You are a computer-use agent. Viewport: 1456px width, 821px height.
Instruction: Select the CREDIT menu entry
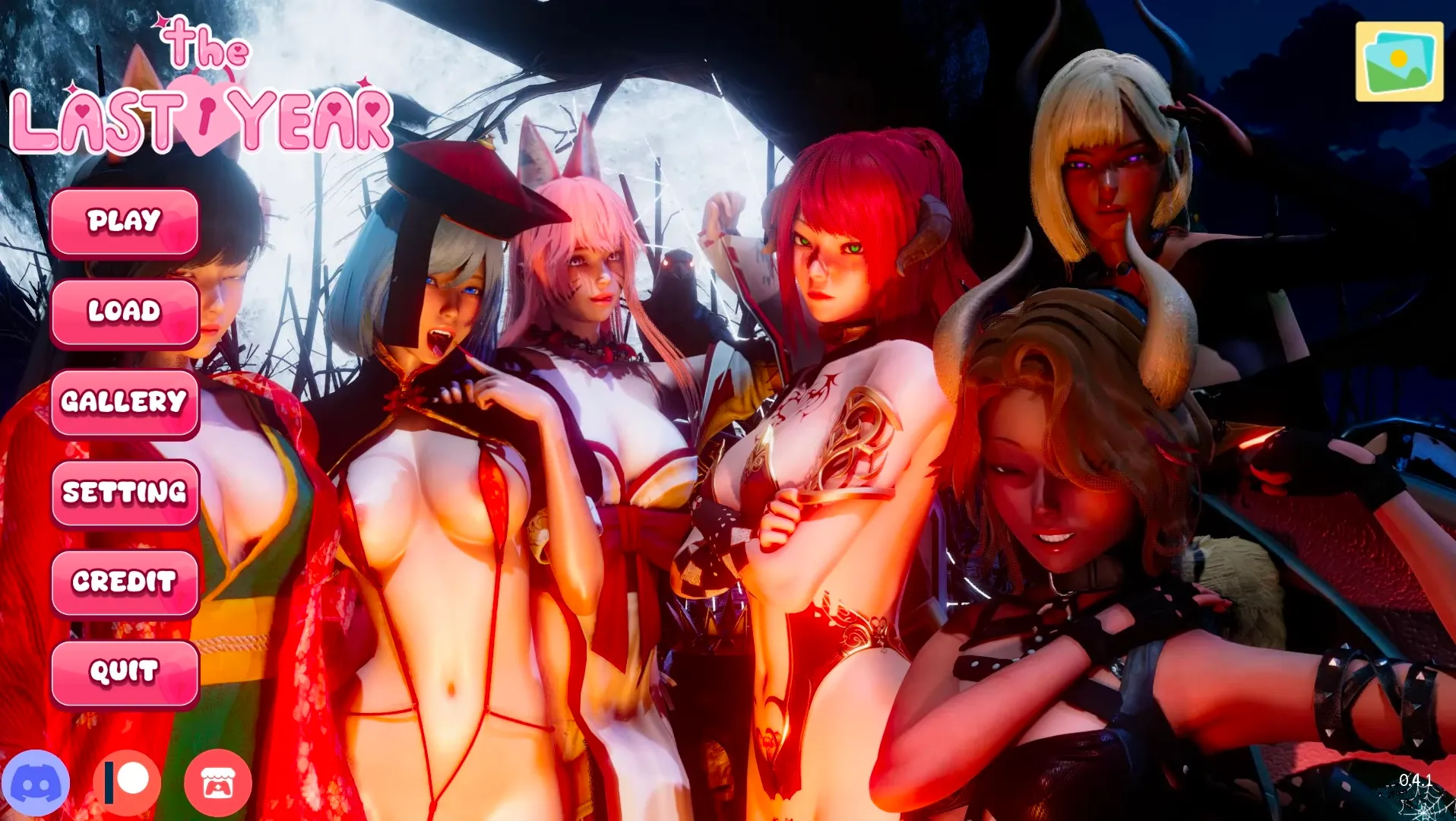pos(125,583)
